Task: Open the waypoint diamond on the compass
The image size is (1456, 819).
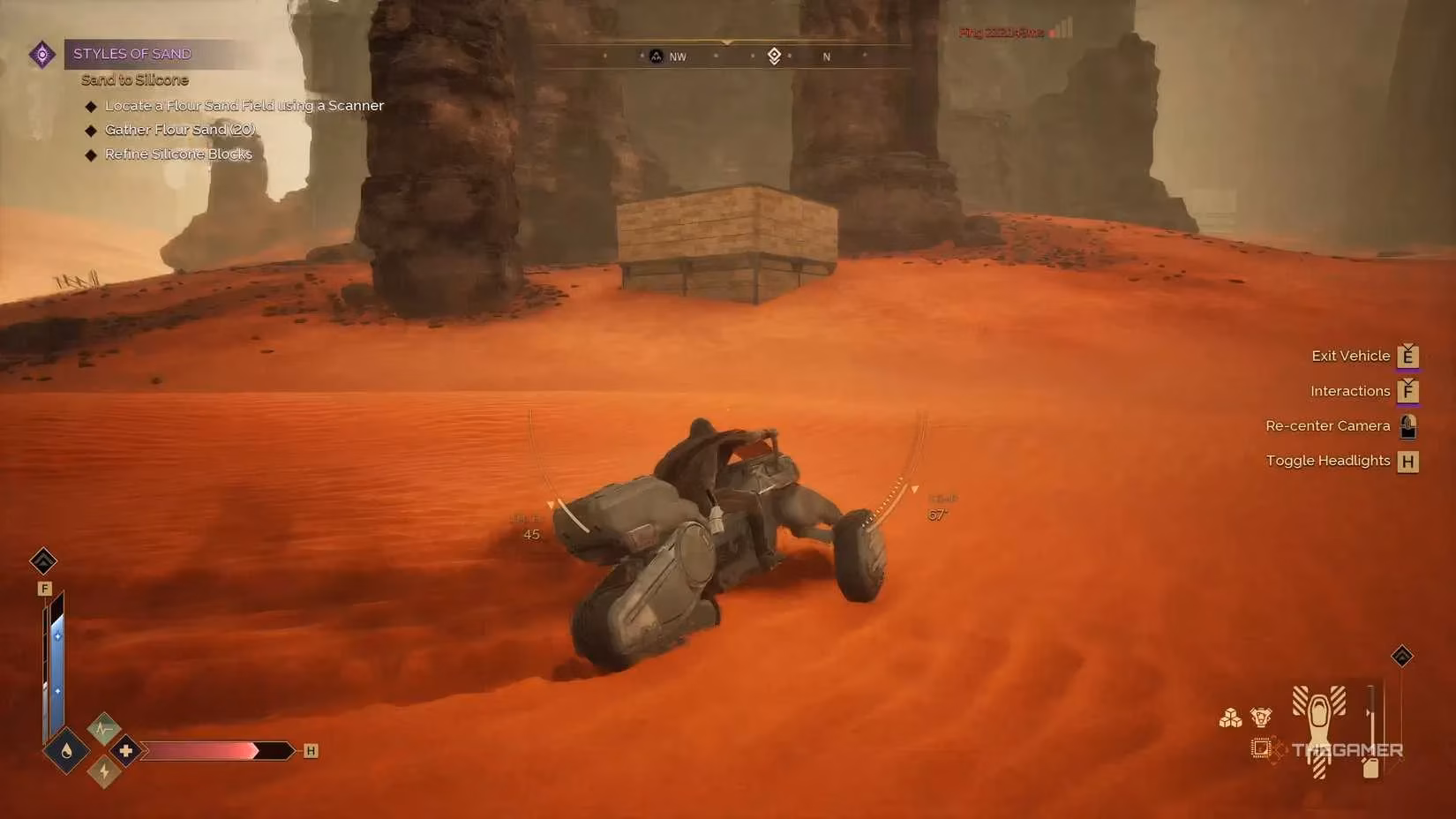Action: [x=775, y=56]
